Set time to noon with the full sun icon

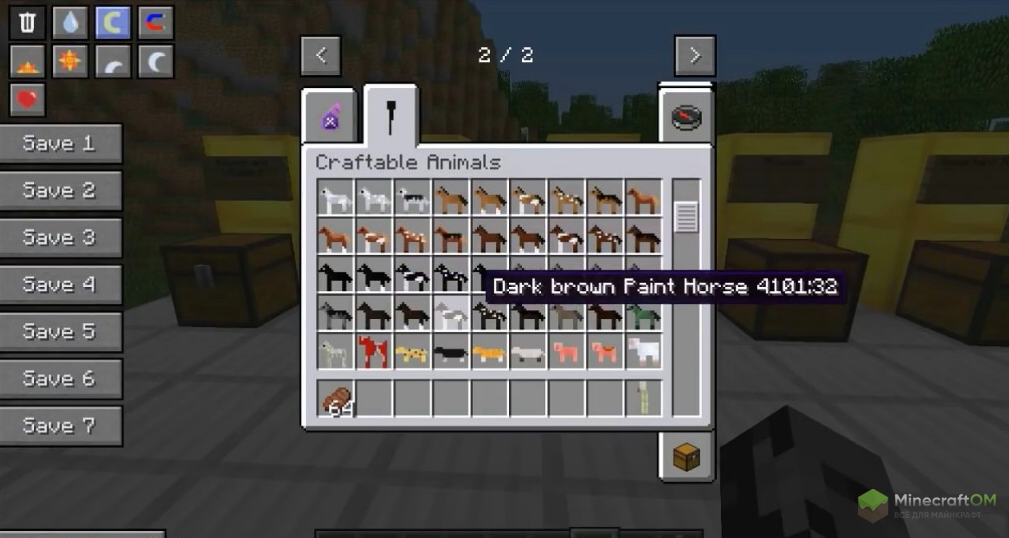tap(70, 61)
